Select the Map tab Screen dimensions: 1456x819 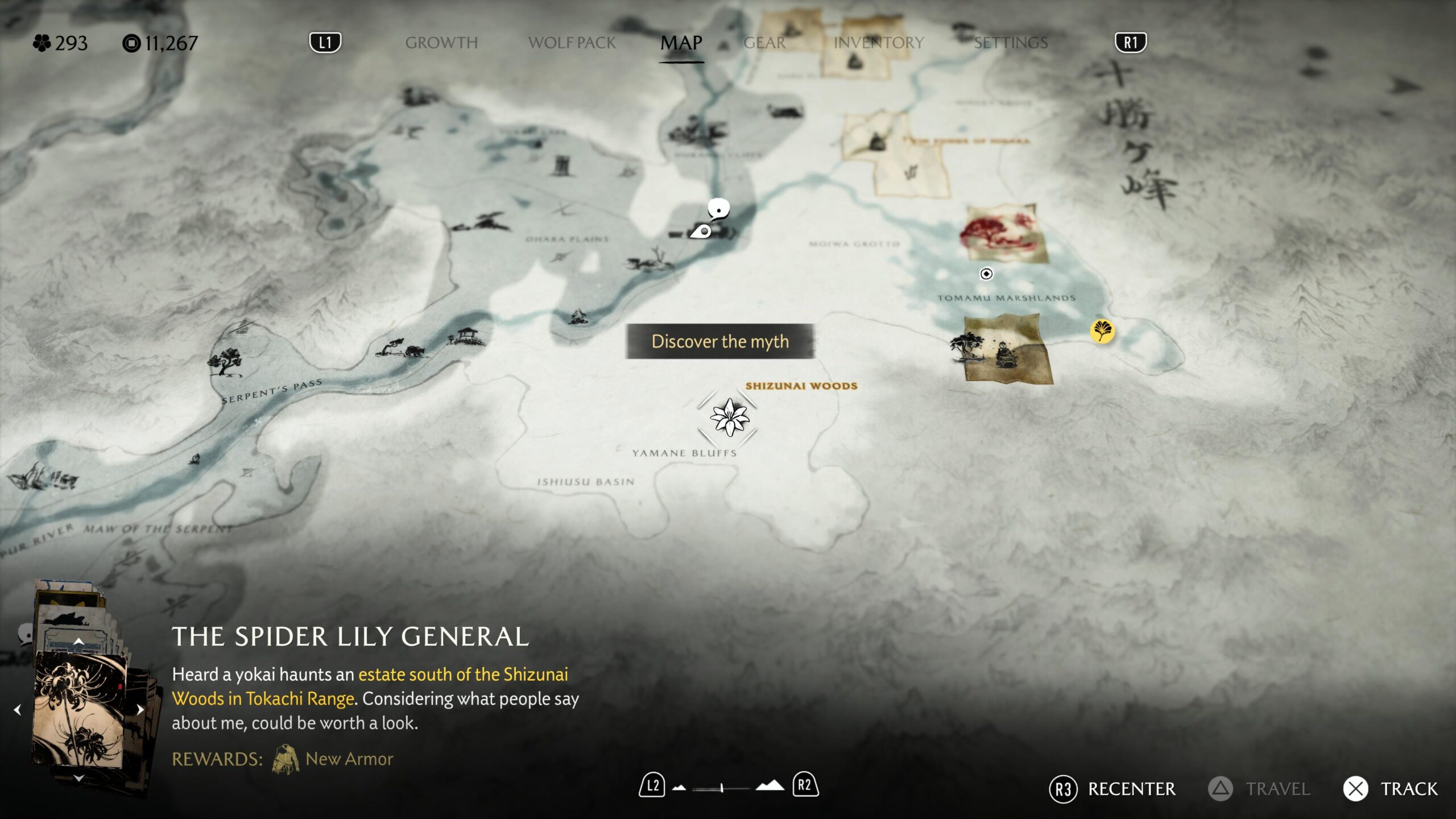(x=681, y=43)
